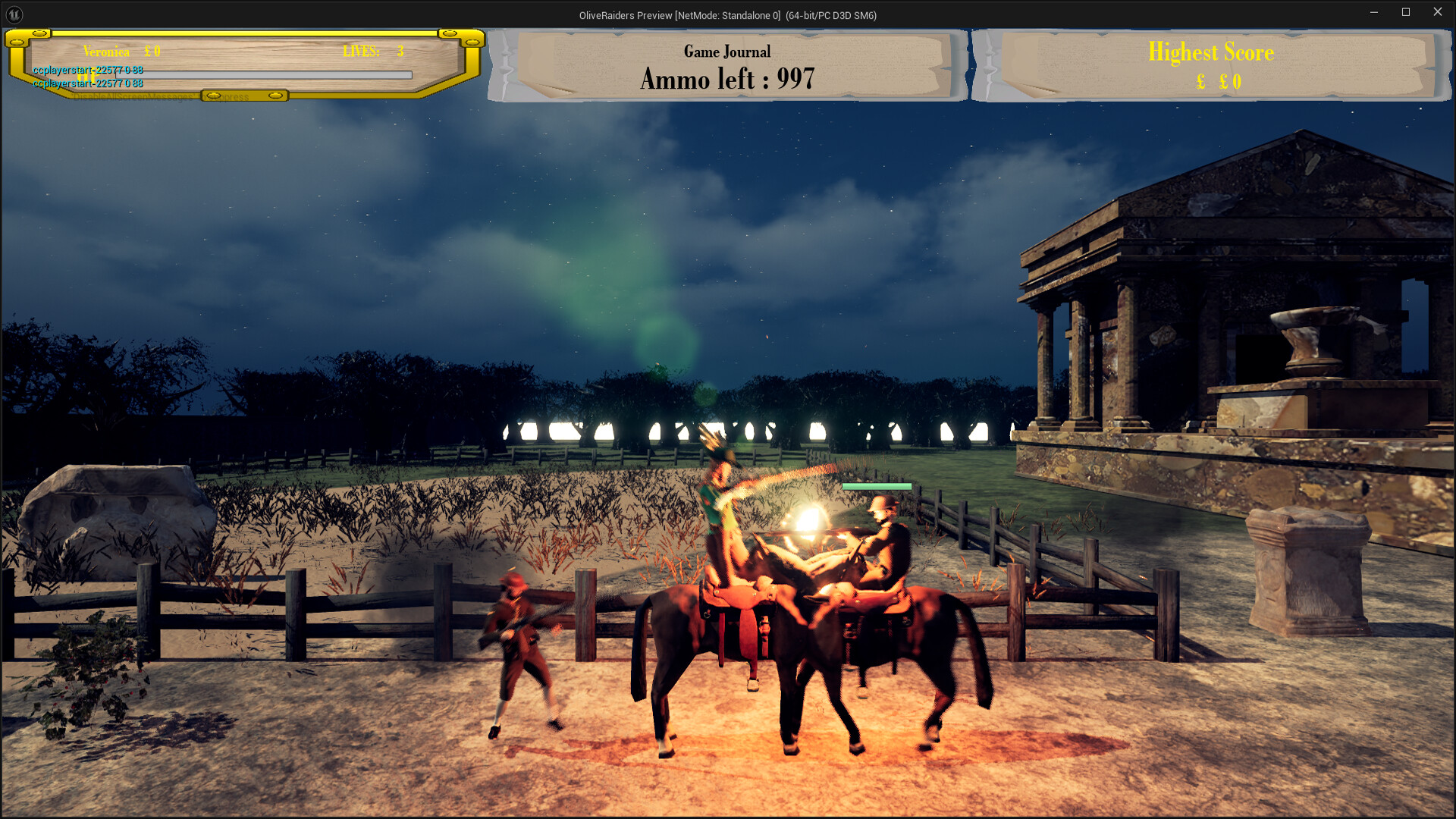Click the £ symbol under Highest Score
This screenshot has height=819, width=1456.
pos(1200,82)
